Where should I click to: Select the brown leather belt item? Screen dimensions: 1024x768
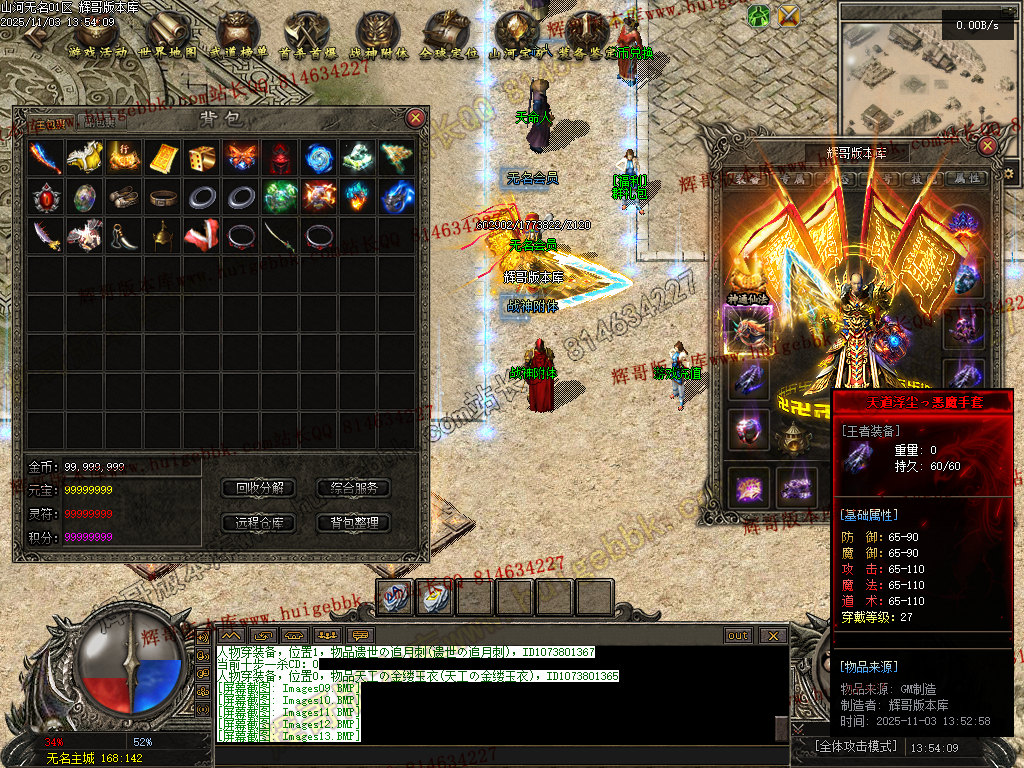pyautogui.click(x=163, y=197)
